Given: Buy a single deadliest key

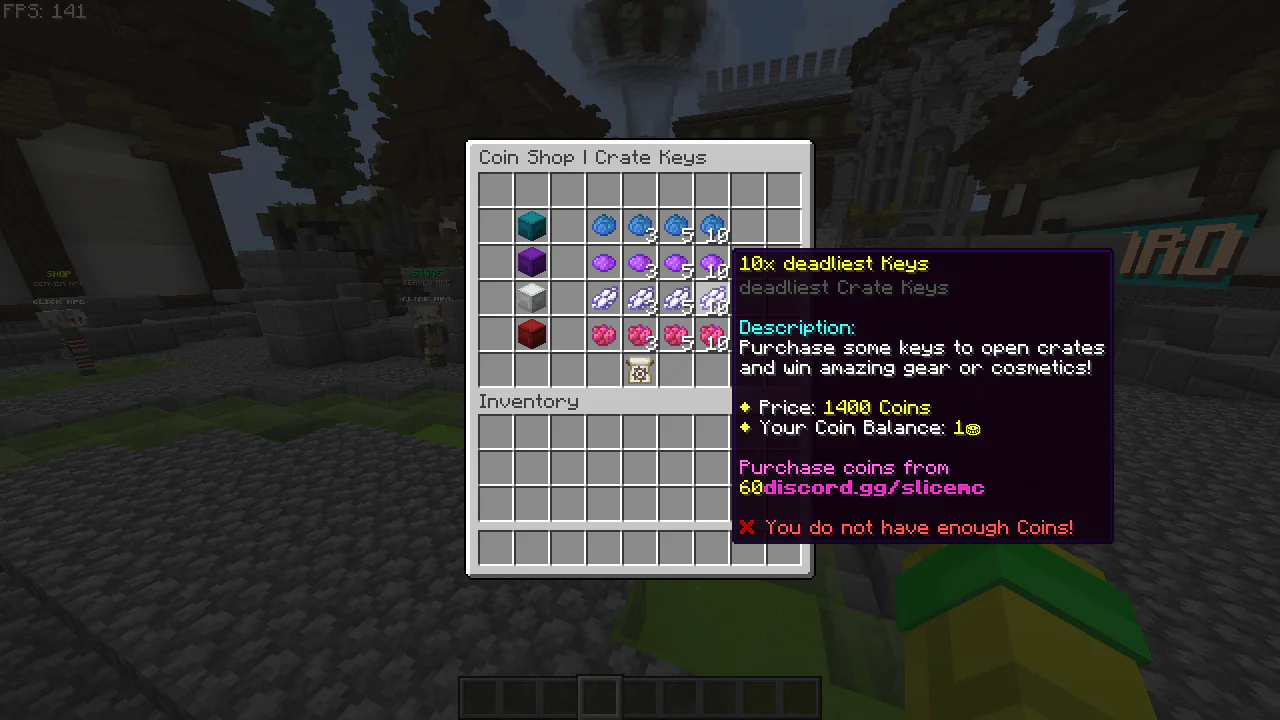Looking at the screenshot, I should (603, 297).
